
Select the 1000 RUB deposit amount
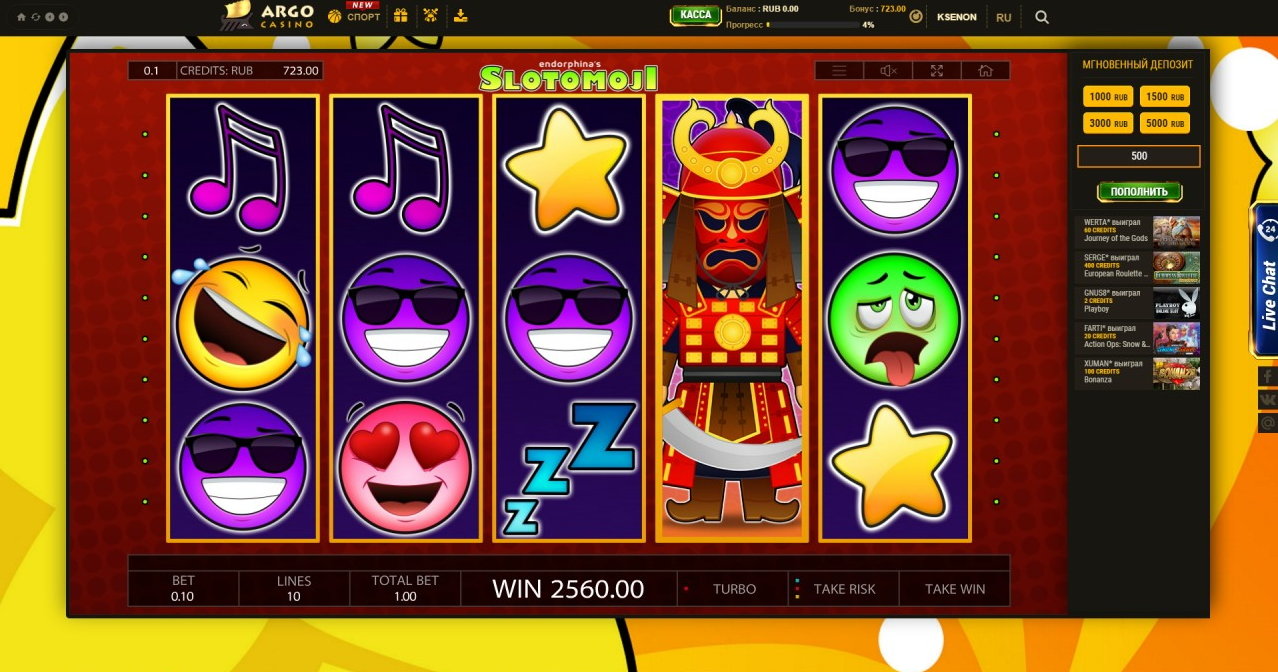point(1108,97)
